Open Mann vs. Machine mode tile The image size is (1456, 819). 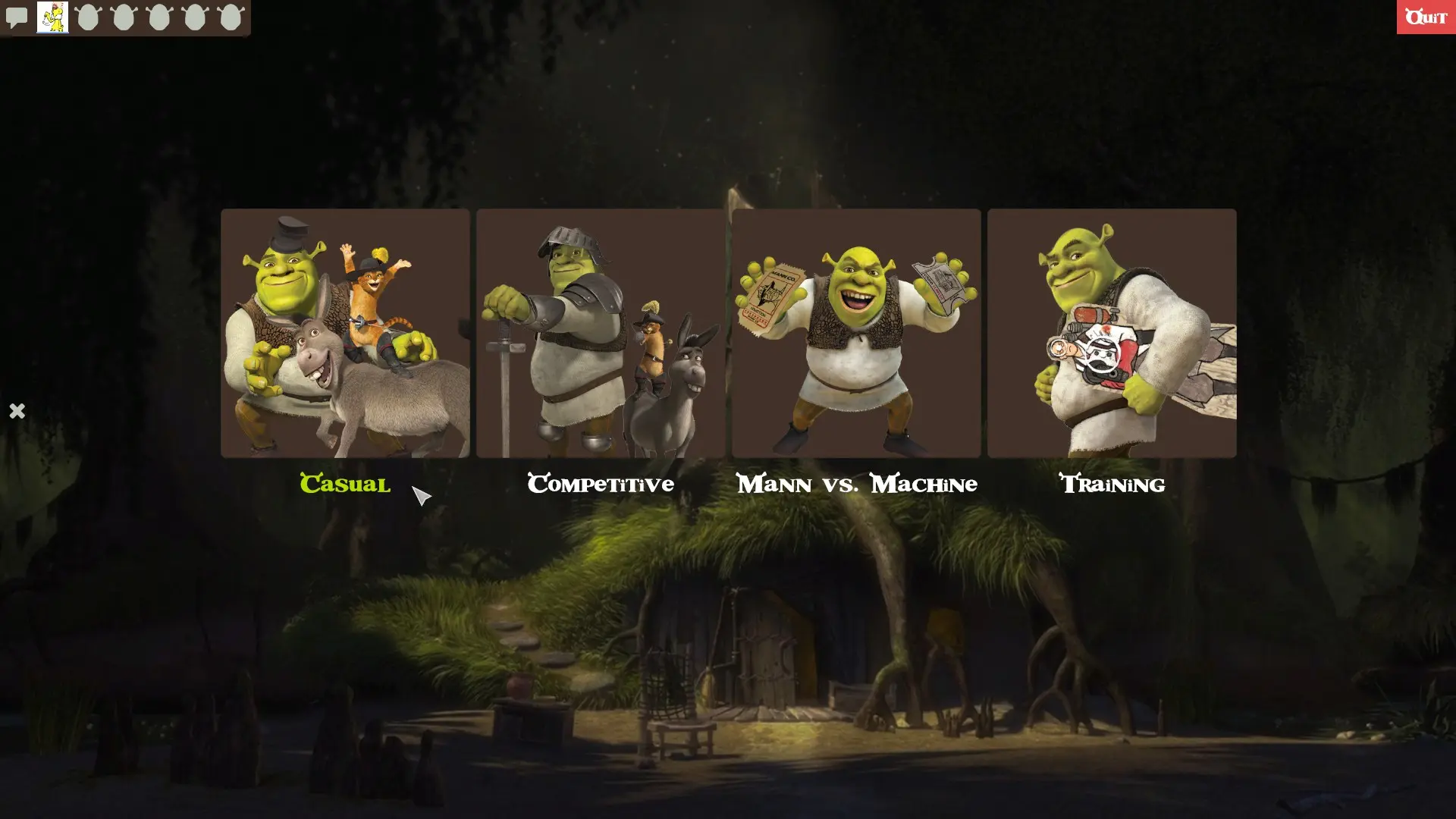[856, 334]
